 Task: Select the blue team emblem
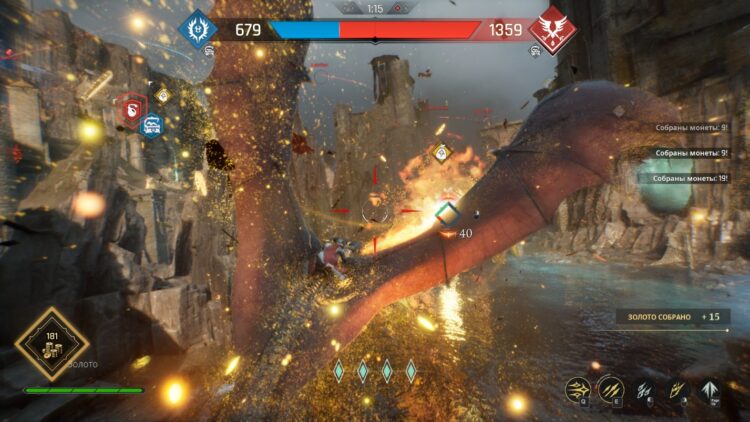197,28
